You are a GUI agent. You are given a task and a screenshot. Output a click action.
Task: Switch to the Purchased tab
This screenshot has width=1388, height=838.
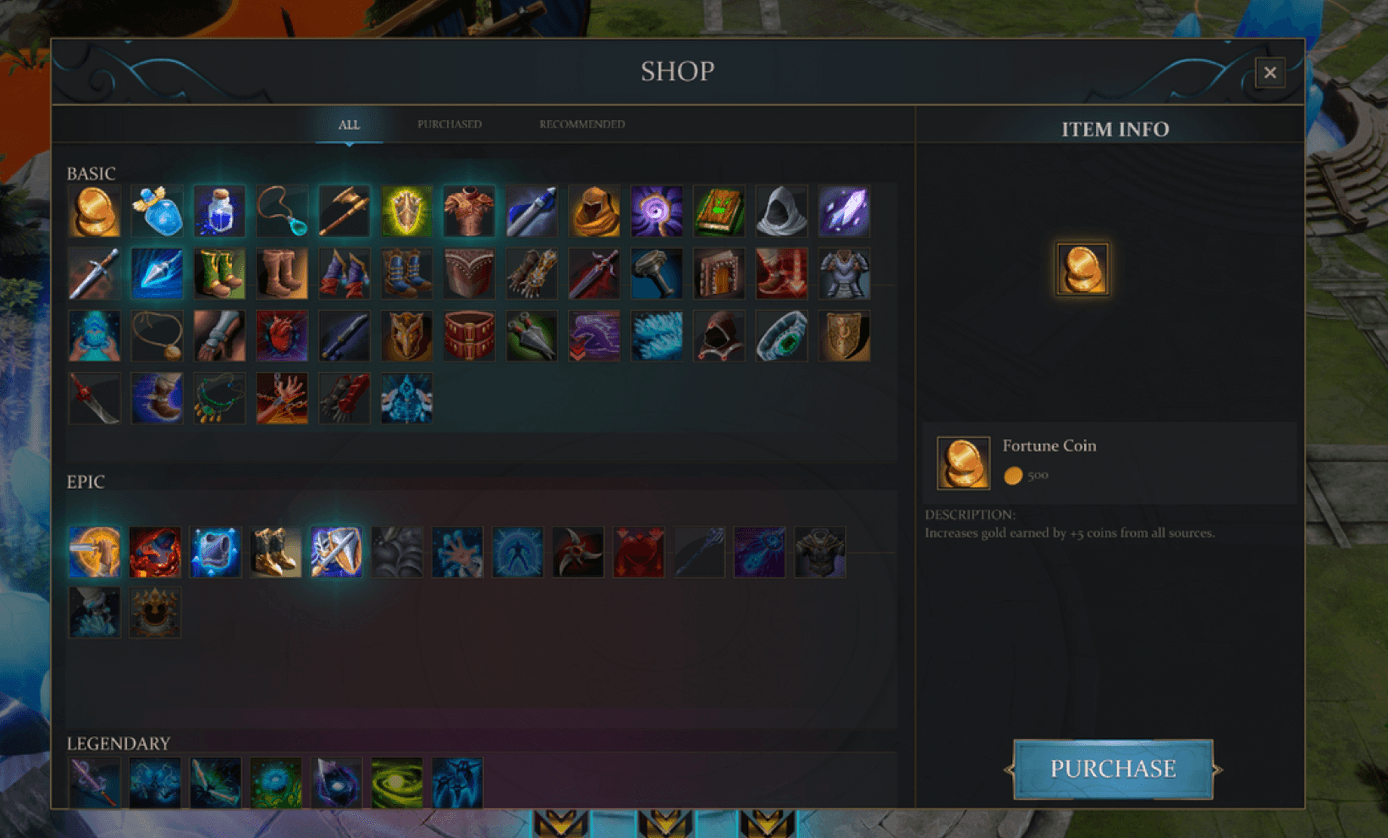tap(449, 124)
